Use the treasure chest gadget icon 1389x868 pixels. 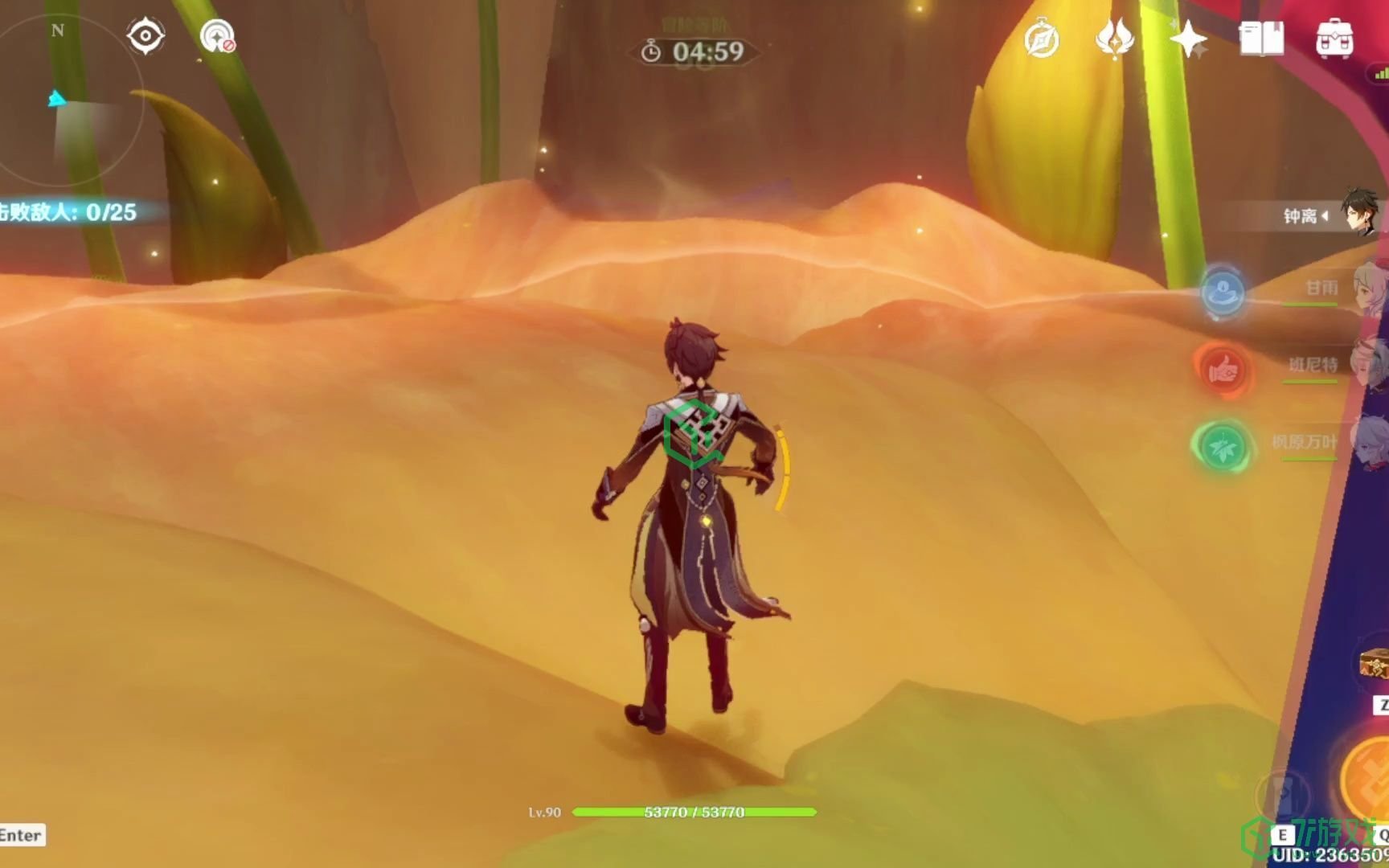1374,665
